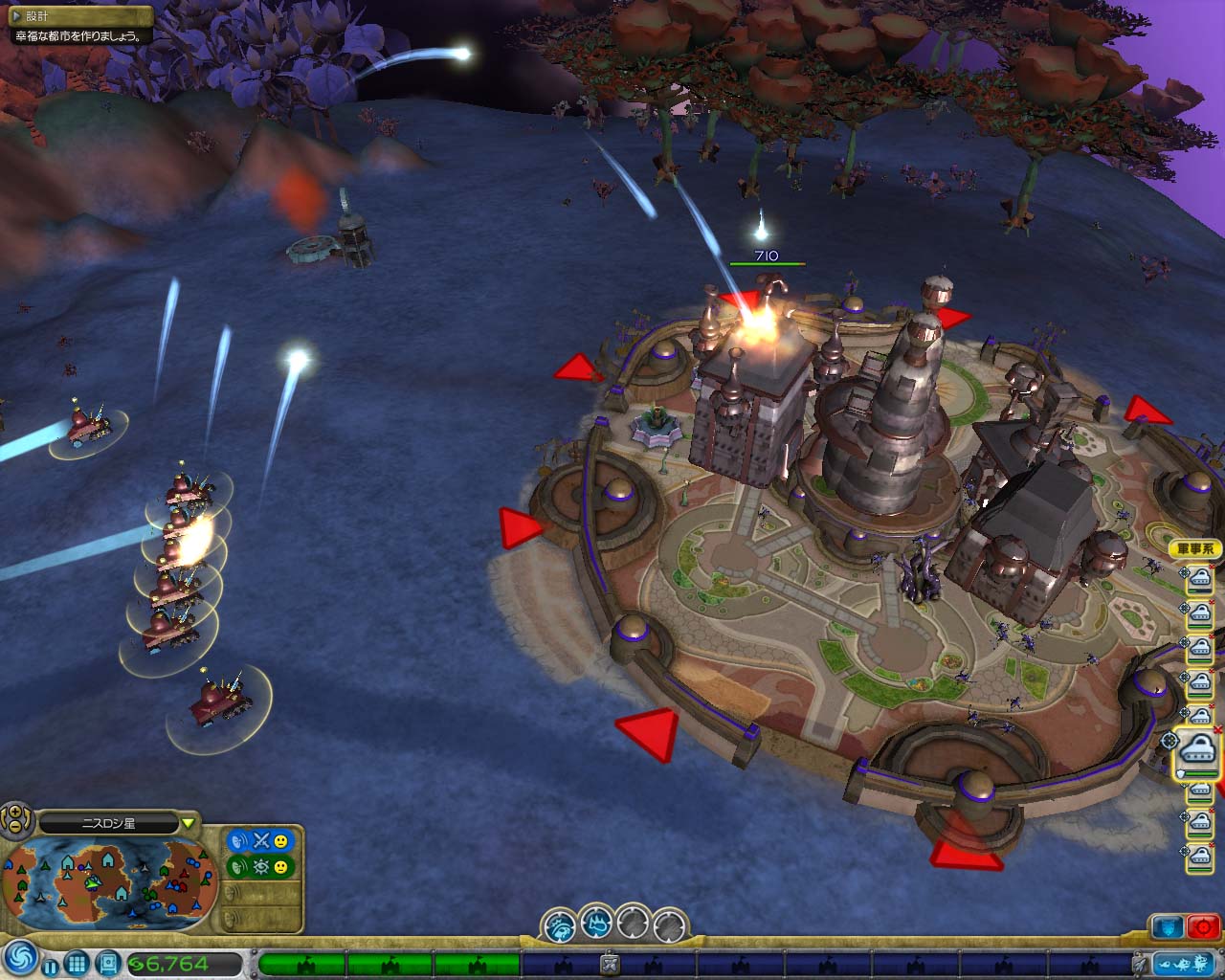Dismiss the topmost tank unit with its red X

point(1212,568)
